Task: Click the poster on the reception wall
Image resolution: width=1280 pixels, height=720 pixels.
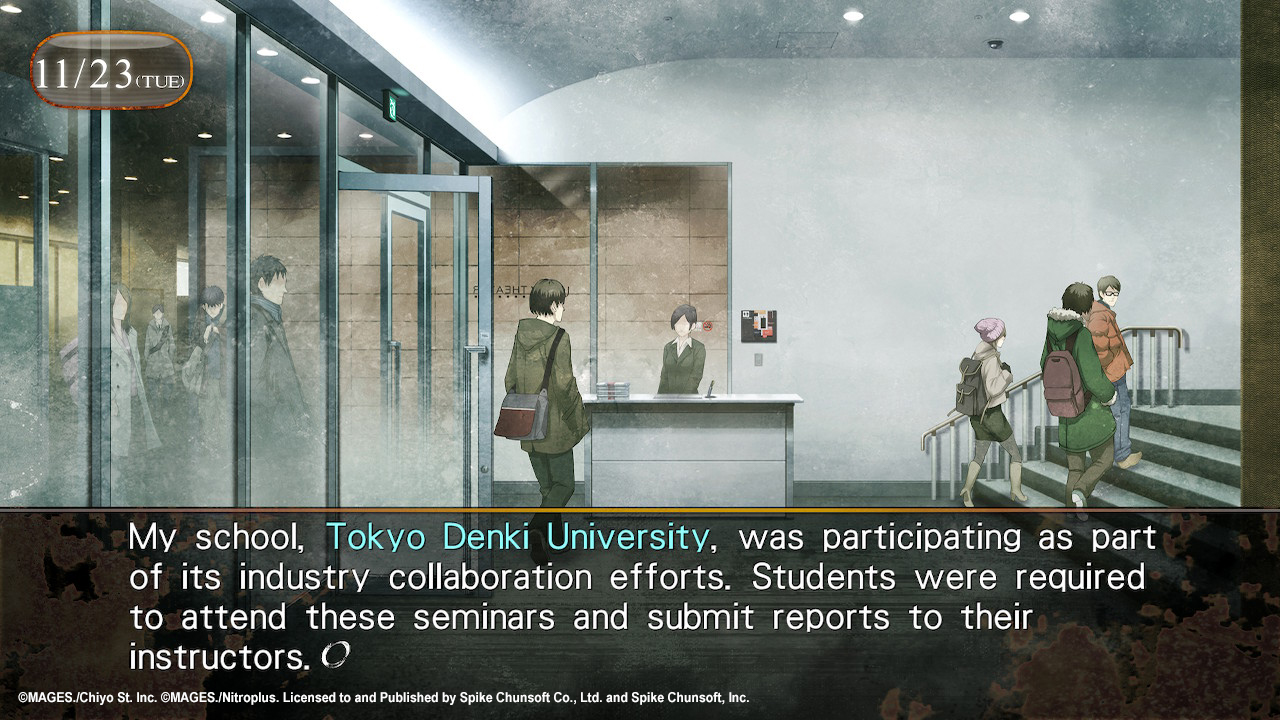Action: click(x=757, y=325)
